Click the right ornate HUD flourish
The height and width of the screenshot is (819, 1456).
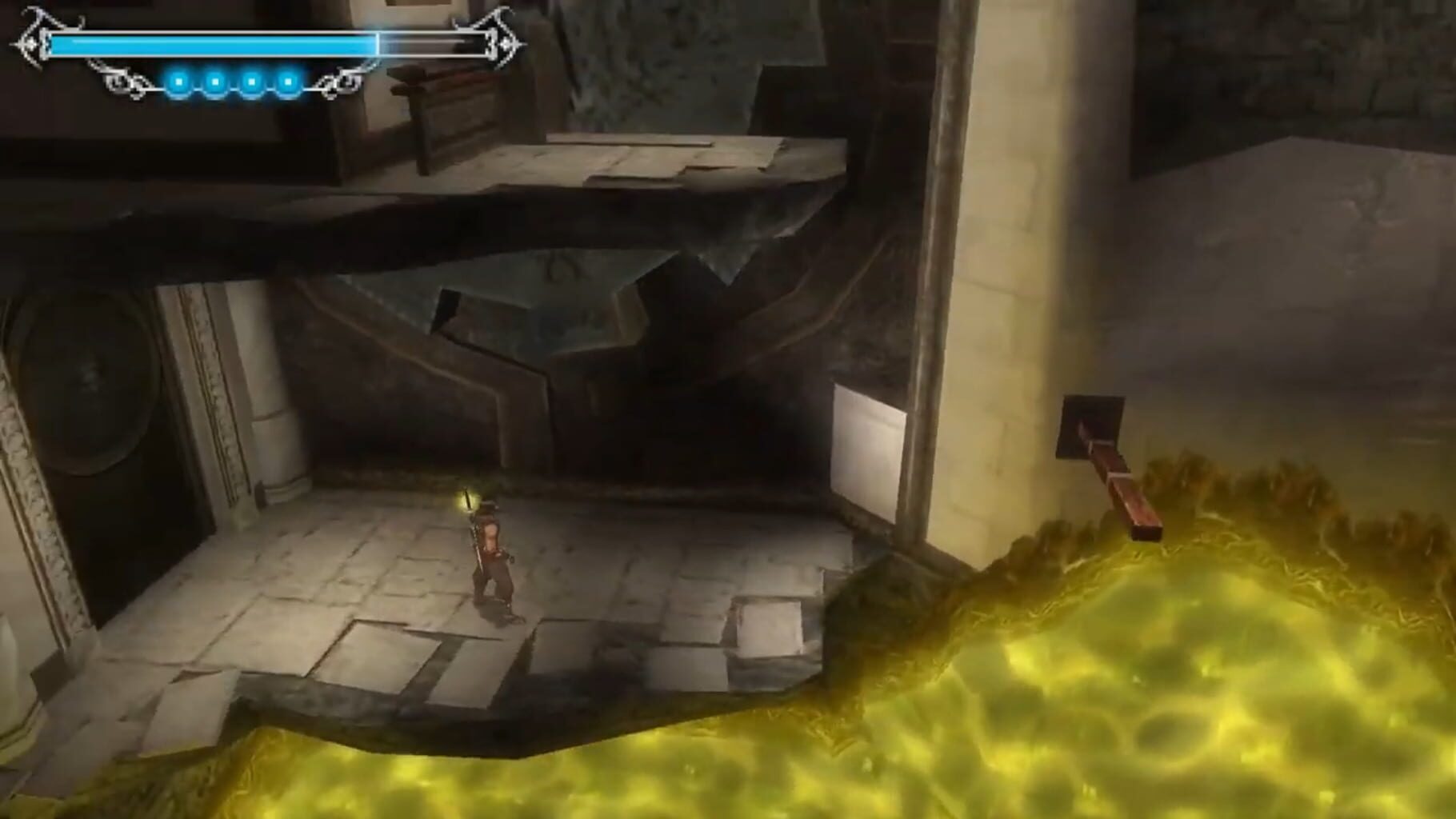[508, 38]
